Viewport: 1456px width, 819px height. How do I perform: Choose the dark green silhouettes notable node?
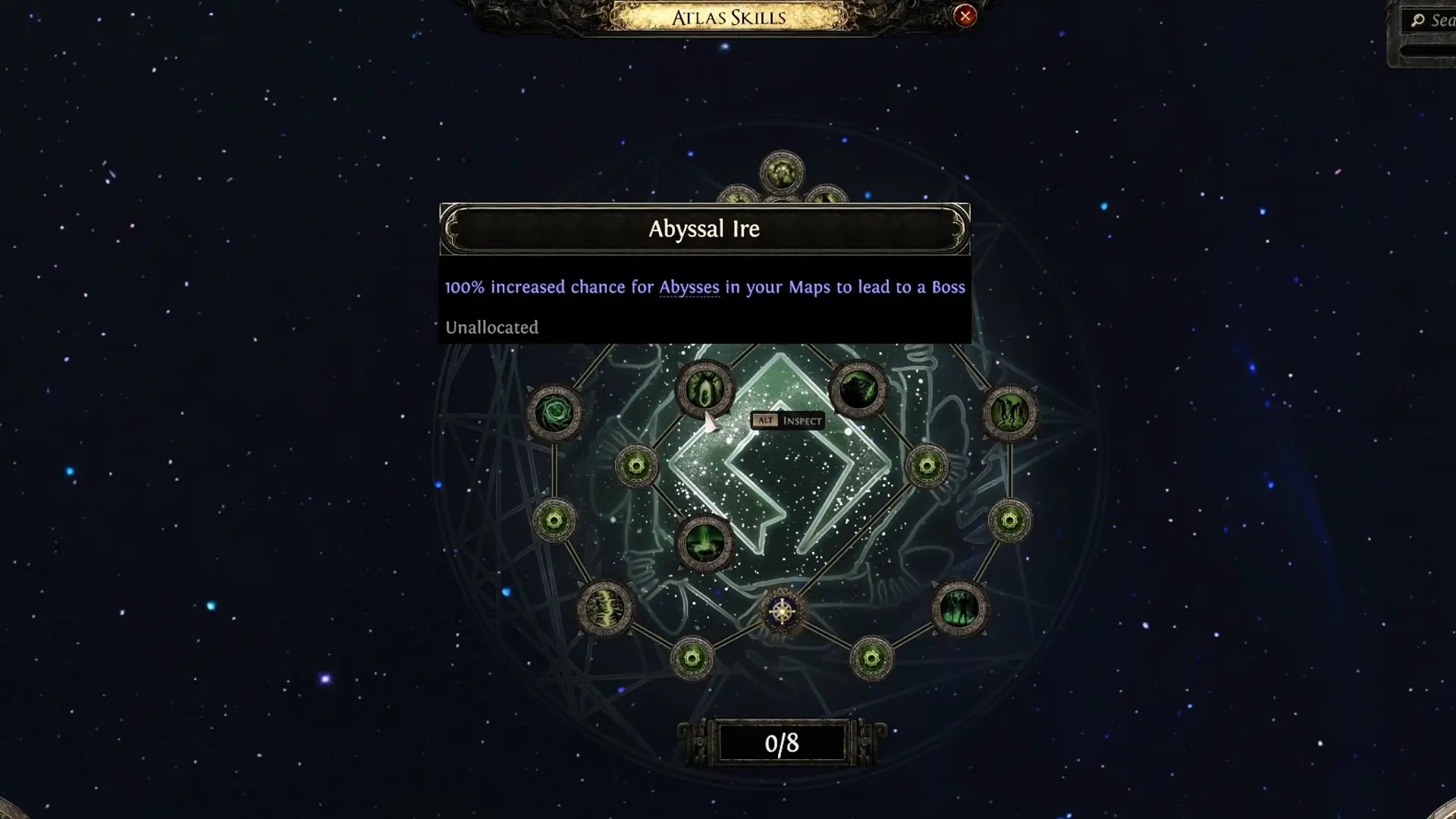click(959, 608)
